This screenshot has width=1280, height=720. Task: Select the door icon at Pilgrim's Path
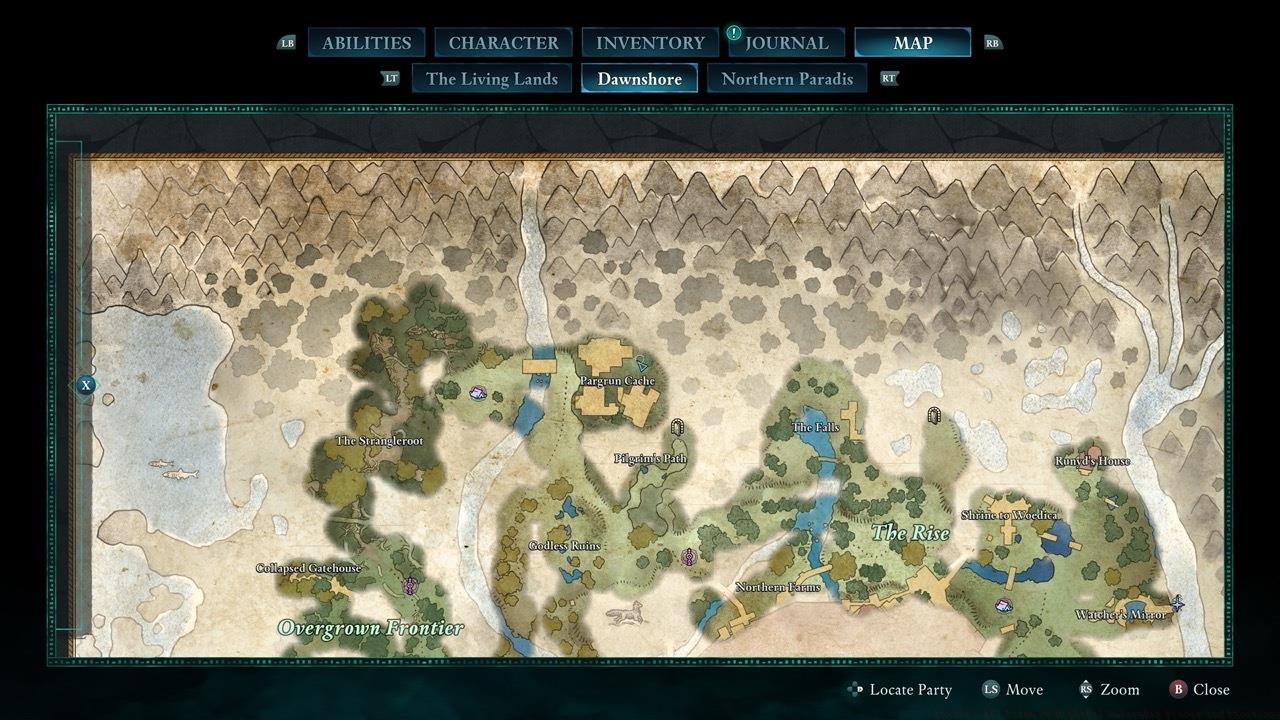pyautogui.click(x=679, y=425)
